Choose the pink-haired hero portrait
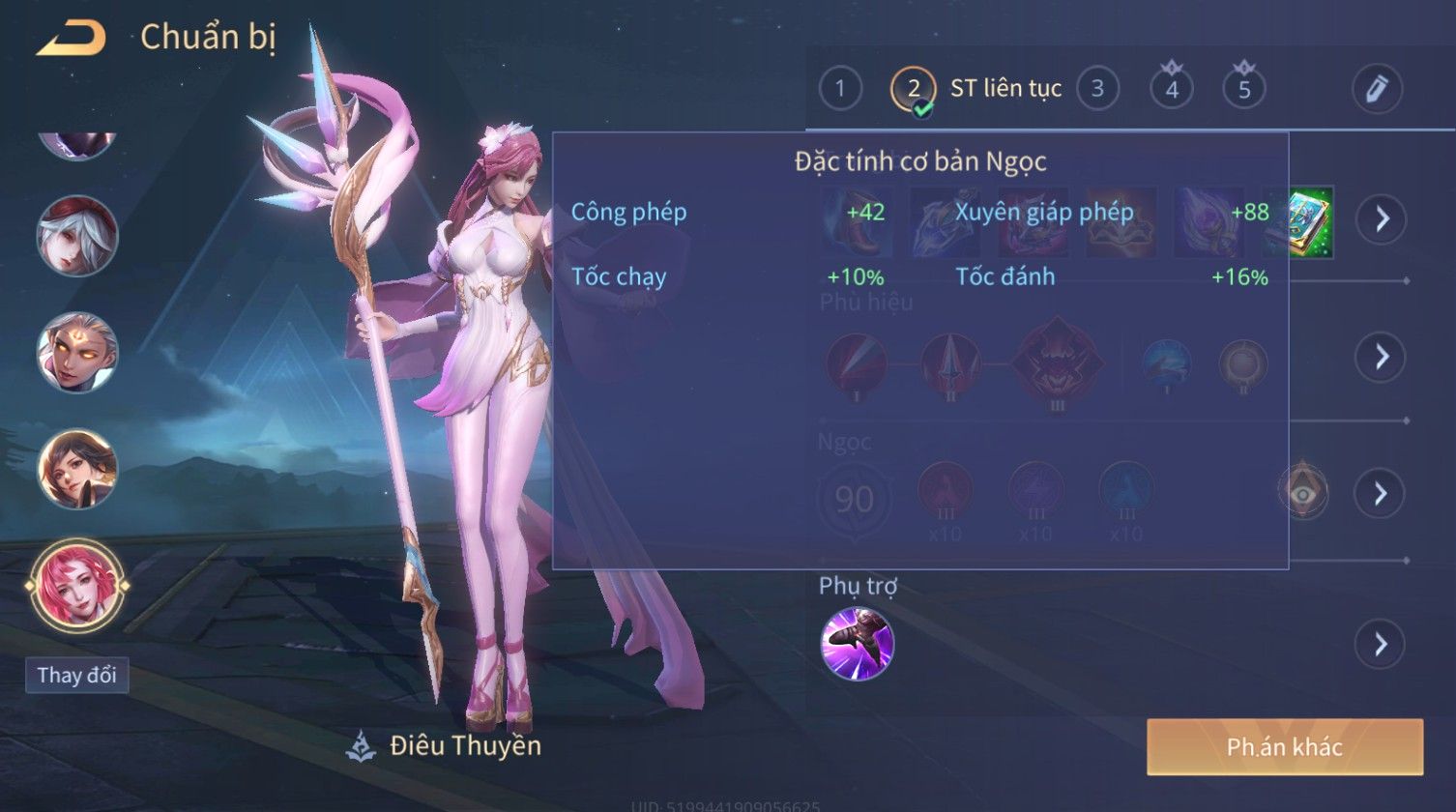1456x812 pixels. coord(77,585)
